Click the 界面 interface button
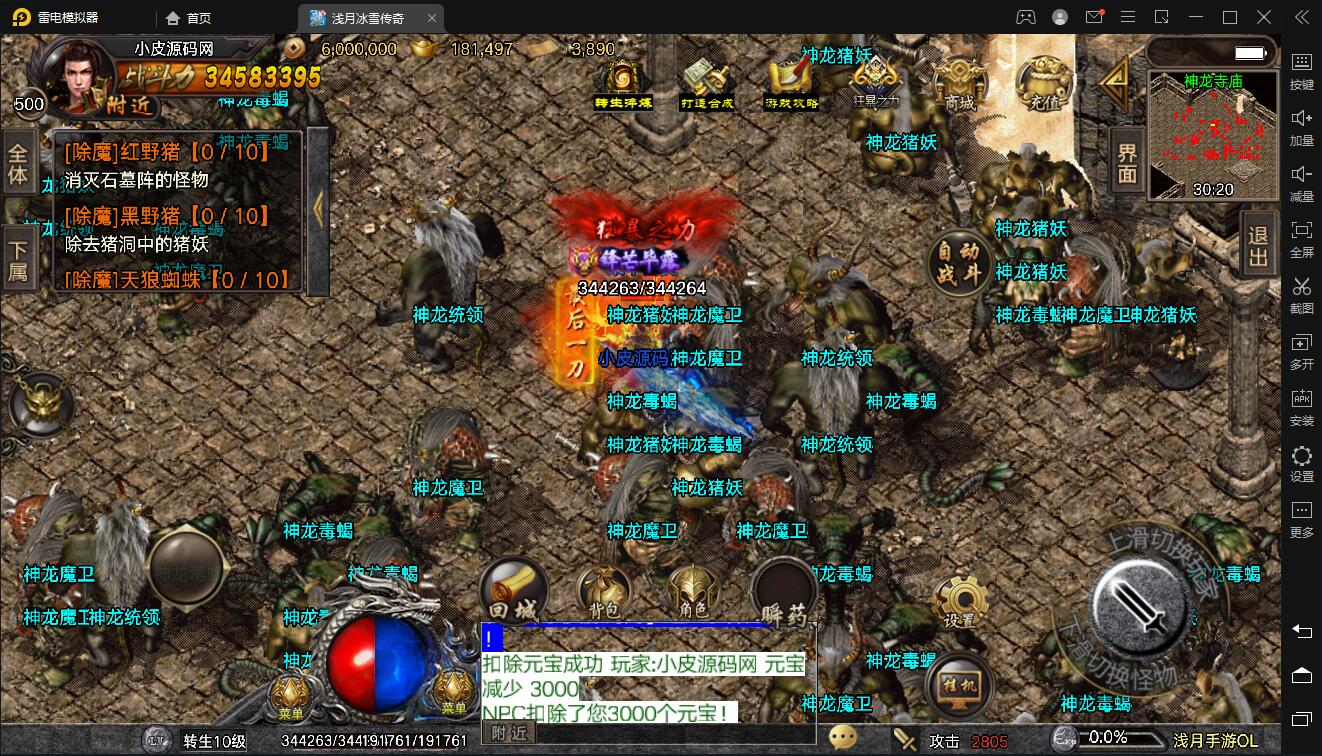This screenshot has width=1322, height=756. [1128, 163]
